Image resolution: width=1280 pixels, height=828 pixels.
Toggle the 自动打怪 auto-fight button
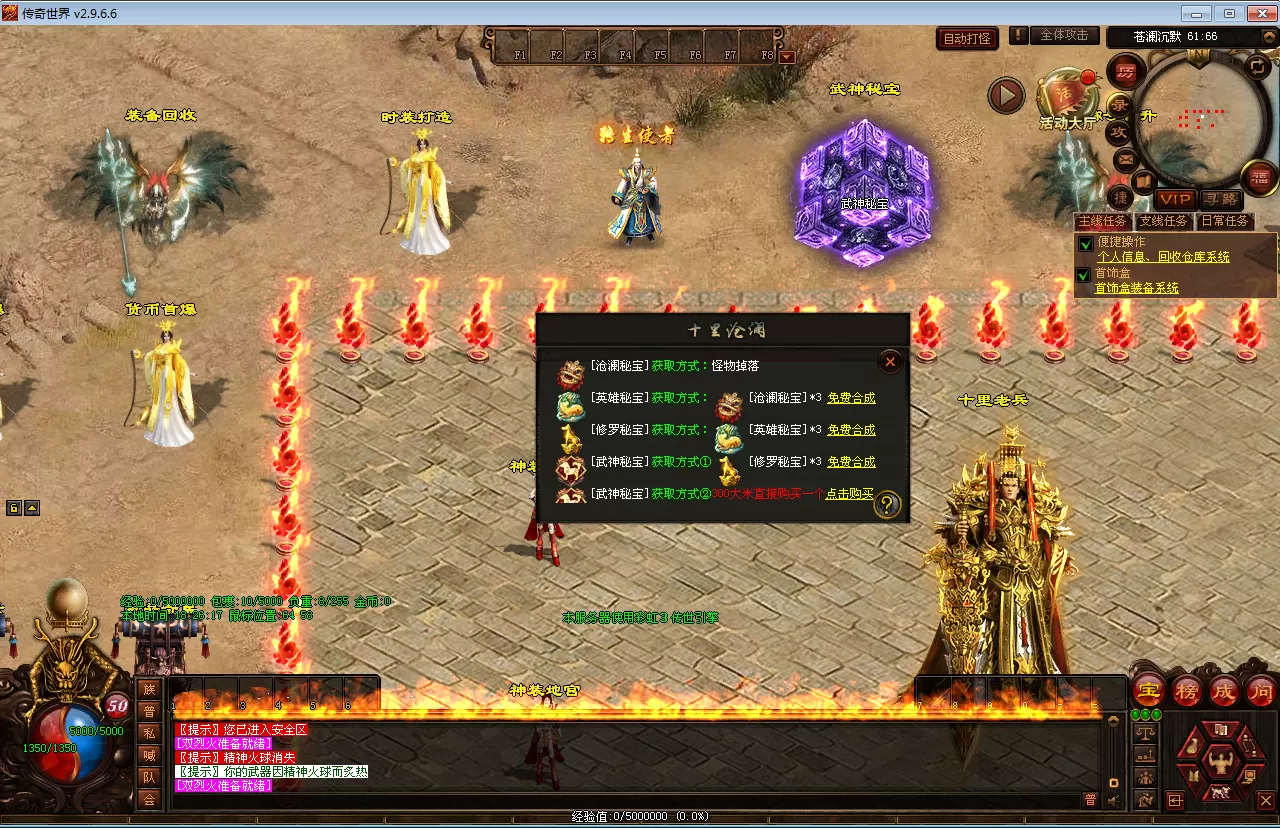[x=967, y=38]
